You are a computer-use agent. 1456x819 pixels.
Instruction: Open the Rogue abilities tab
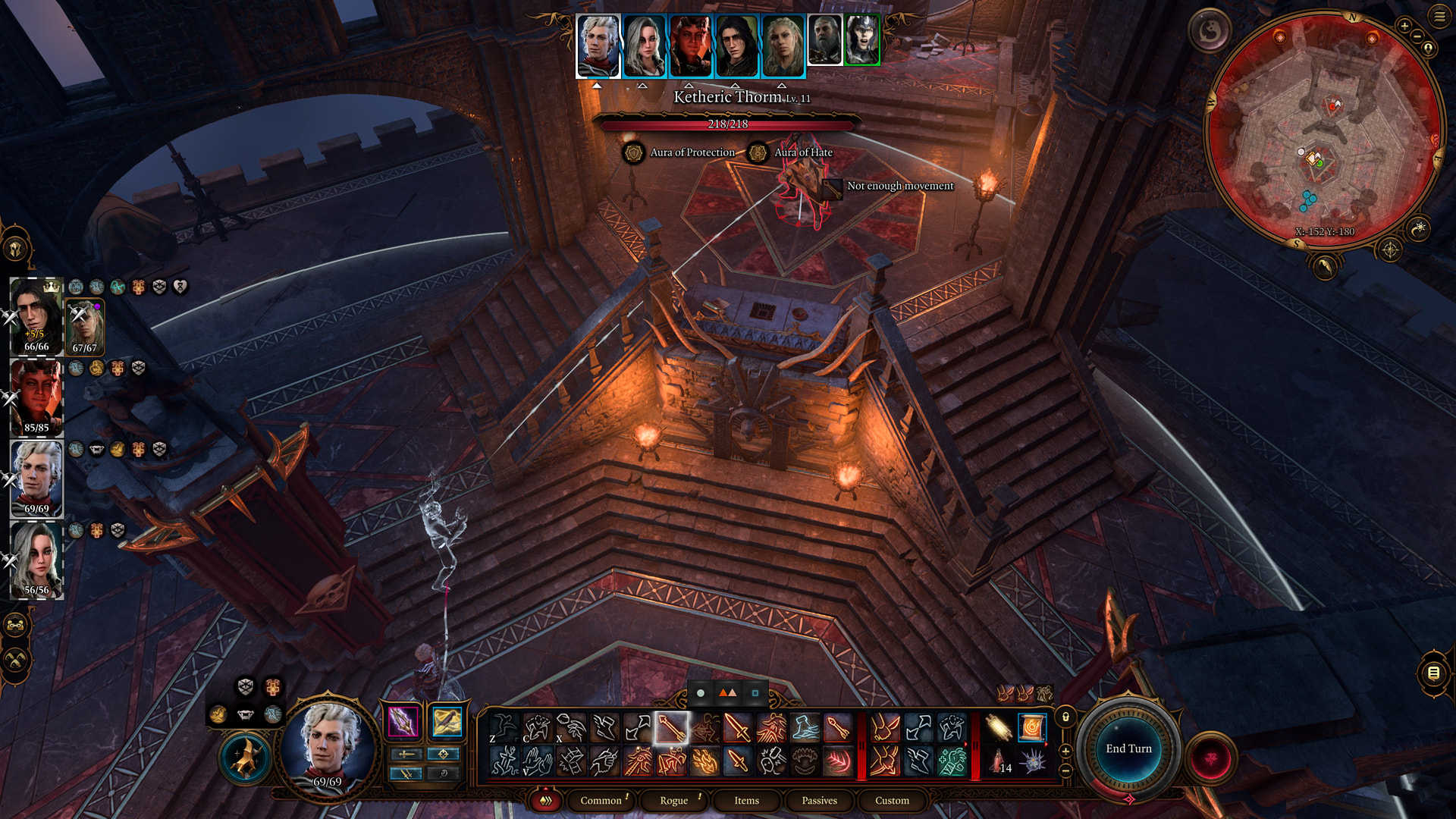tap(673, 801)
